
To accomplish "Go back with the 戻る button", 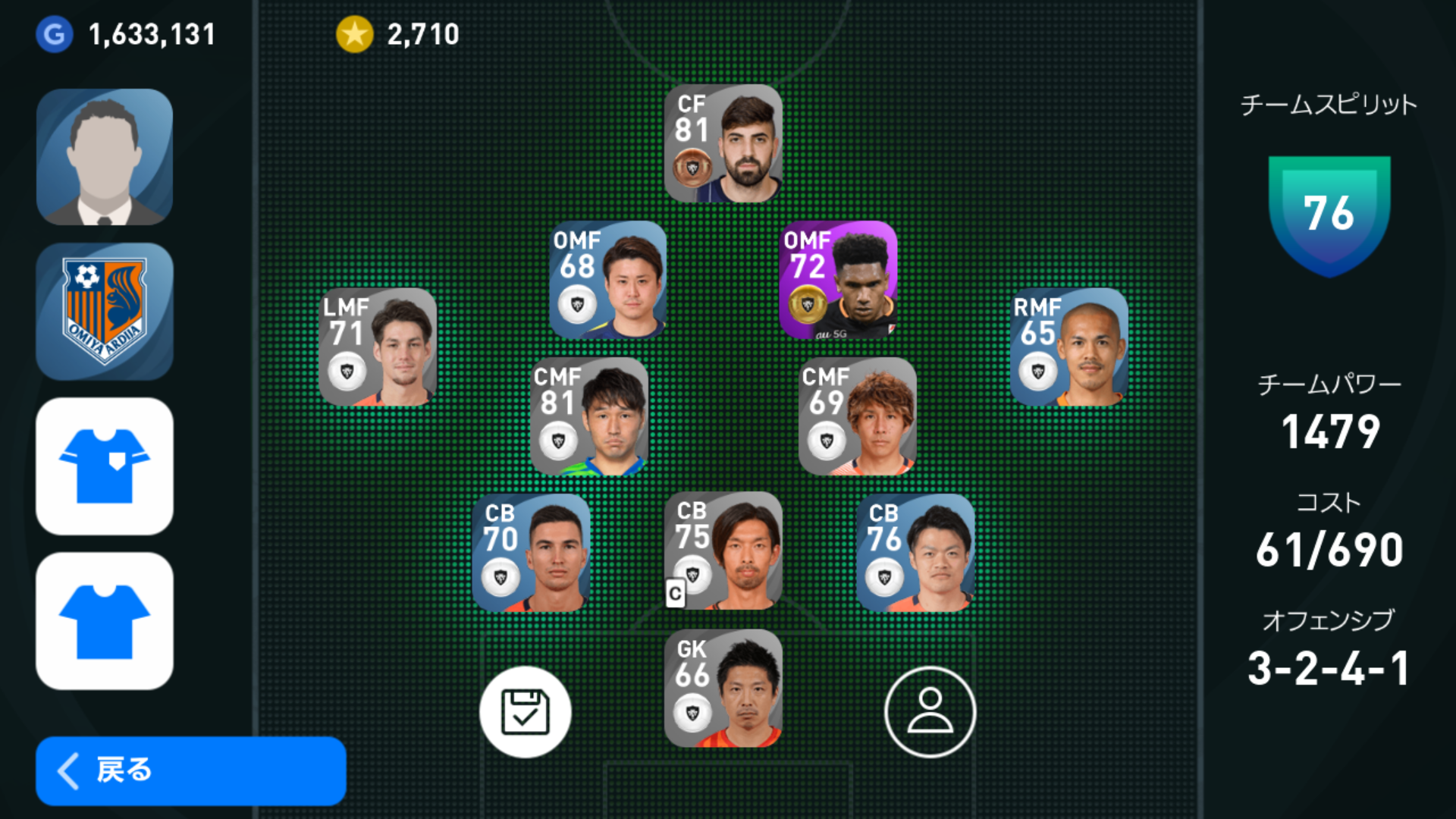I will coord(190,770).
